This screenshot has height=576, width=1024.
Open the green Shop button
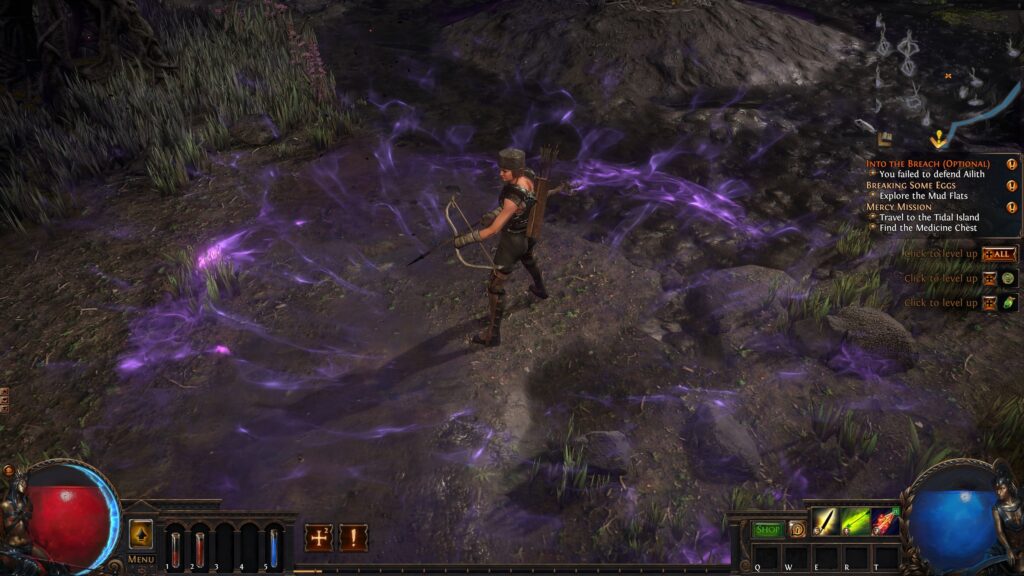767,529
